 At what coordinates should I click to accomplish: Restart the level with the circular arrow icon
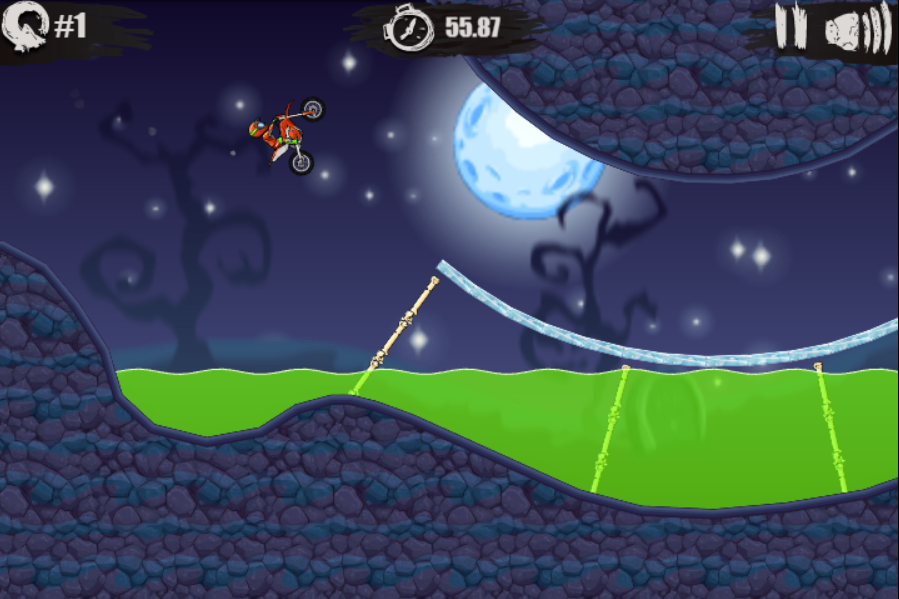click(22, 27)
